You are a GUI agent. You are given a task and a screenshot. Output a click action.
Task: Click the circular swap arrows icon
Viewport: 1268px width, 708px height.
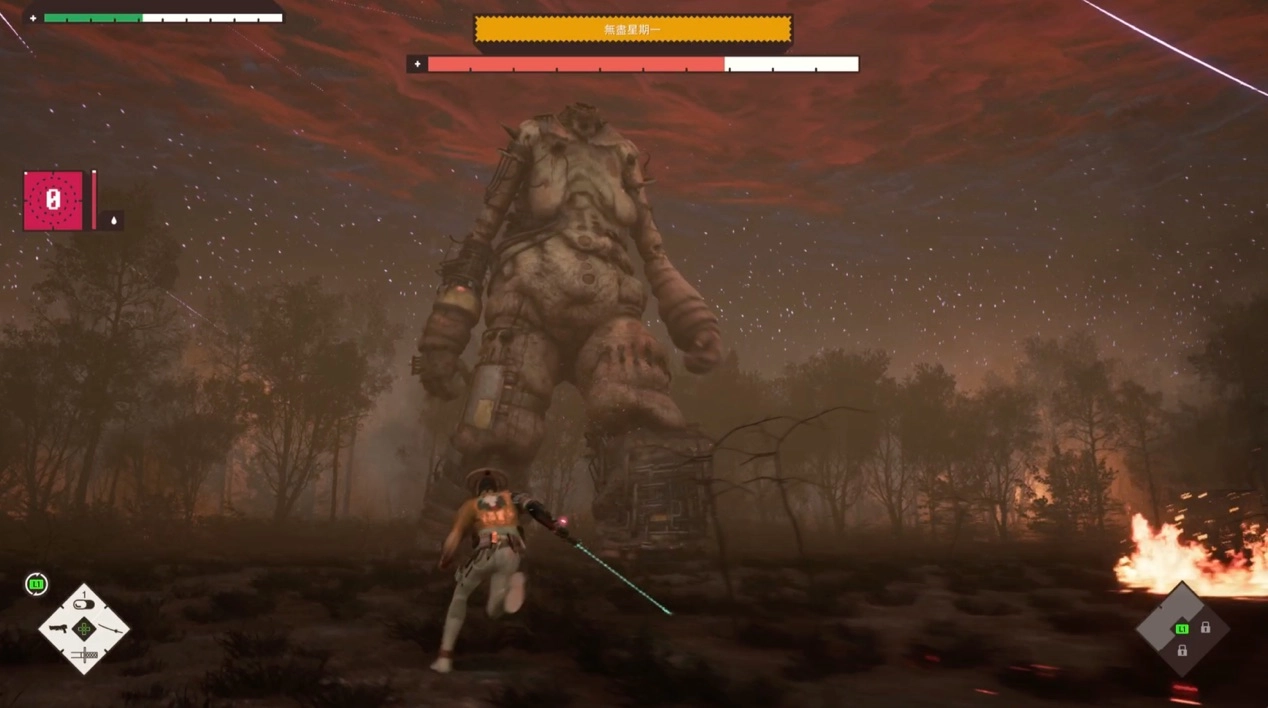[36, 584]
